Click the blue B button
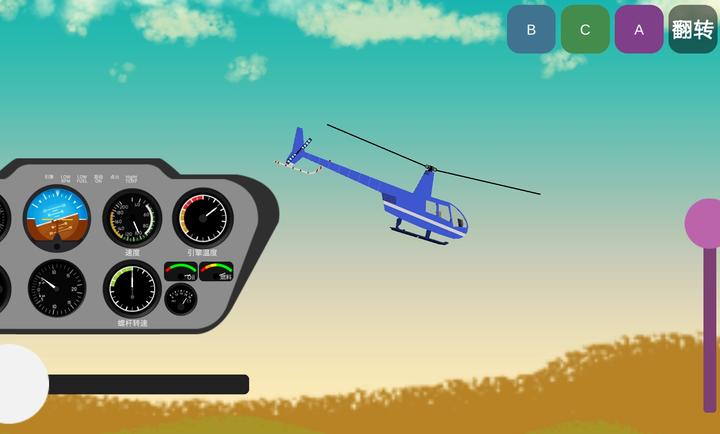Image resolution: width=720 pixels, height=434 pixels. point(531,29)
